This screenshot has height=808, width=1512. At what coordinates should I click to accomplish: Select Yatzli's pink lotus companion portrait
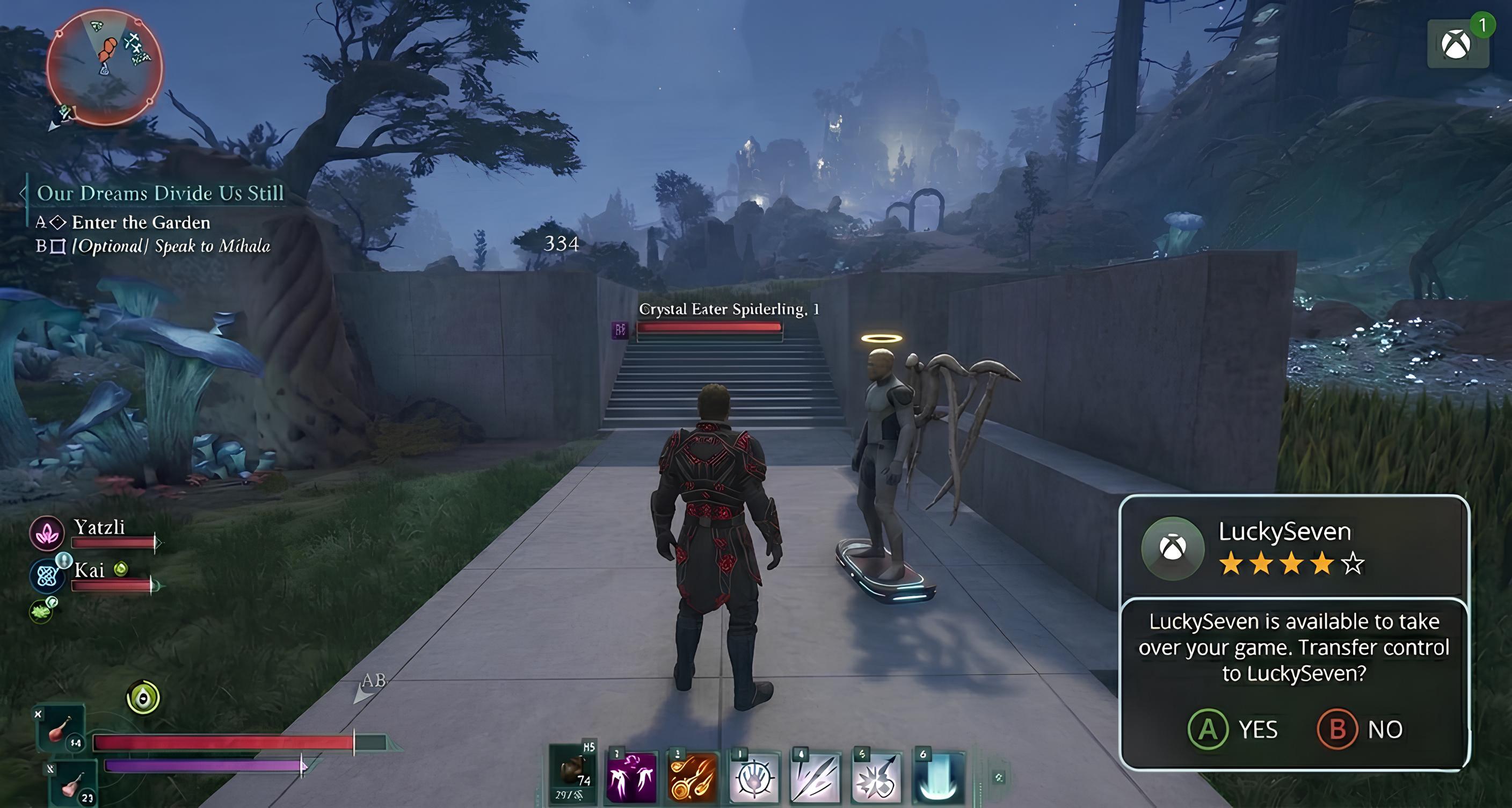pyautogui.click(x=47, y=533)
